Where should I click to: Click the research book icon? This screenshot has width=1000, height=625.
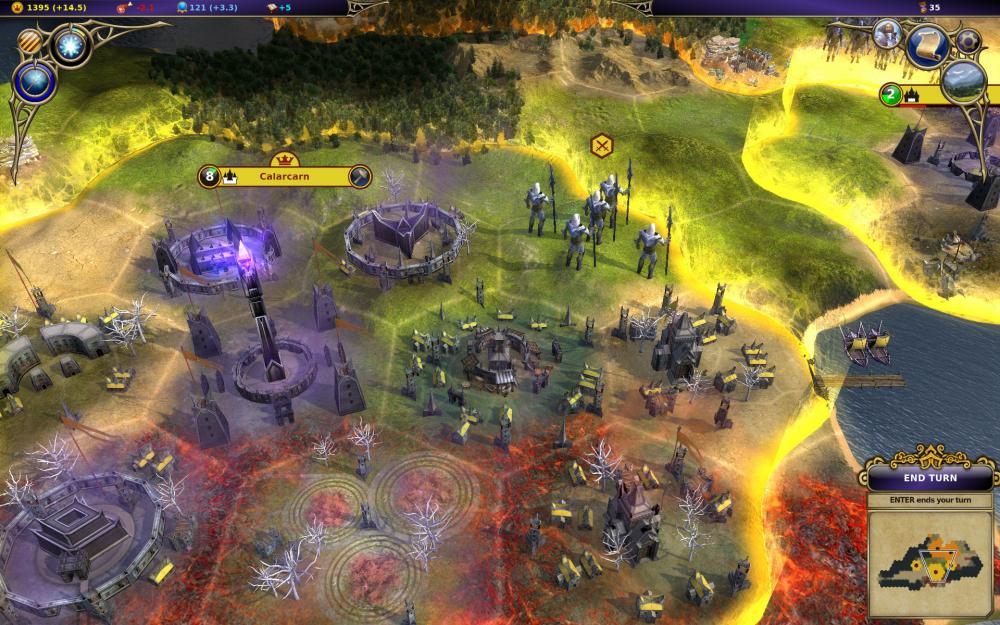(270, 7)
